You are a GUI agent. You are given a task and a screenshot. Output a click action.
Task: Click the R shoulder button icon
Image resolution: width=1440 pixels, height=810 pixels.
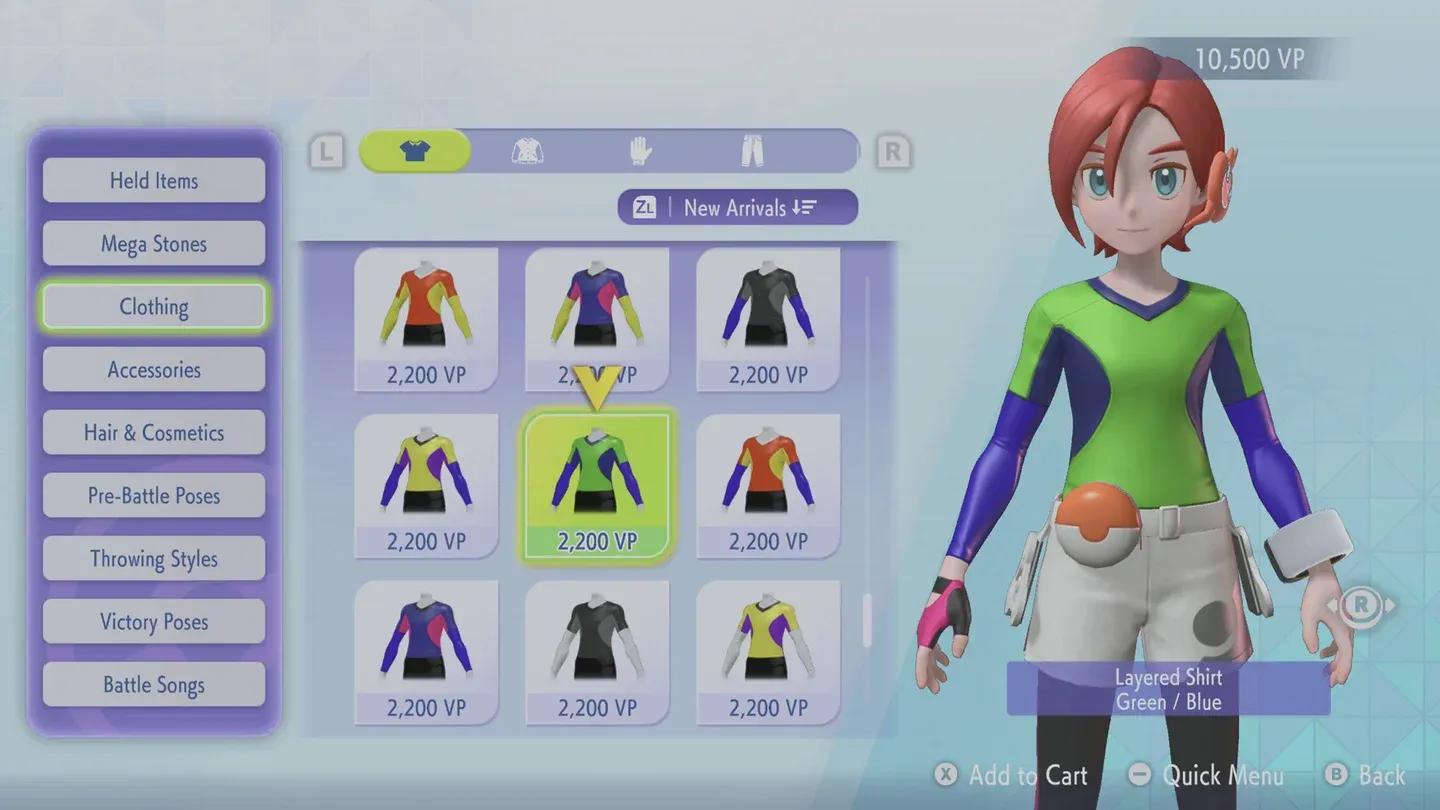click(891, 150)
